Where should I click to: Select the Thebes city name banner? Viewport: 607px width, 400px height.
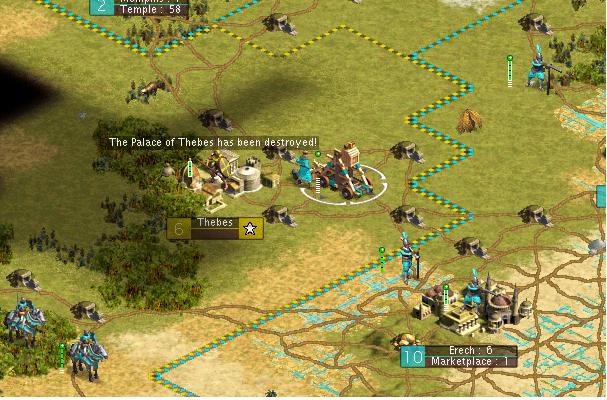click(215, 228)
